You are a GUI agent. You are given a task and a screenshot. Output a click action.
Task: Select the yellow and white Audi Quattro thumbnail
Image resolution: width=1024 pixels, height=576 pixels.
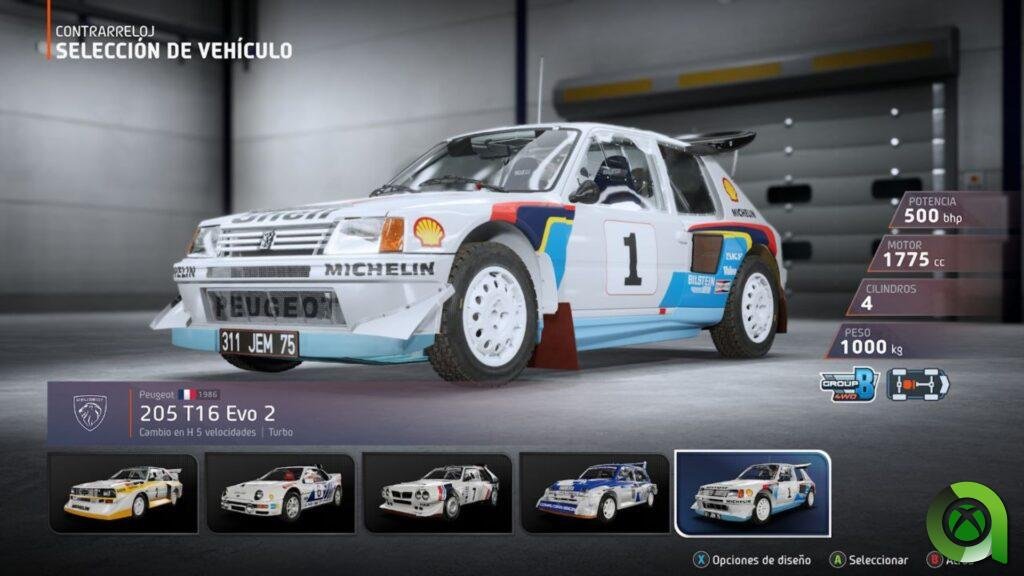tap(122, 492)
